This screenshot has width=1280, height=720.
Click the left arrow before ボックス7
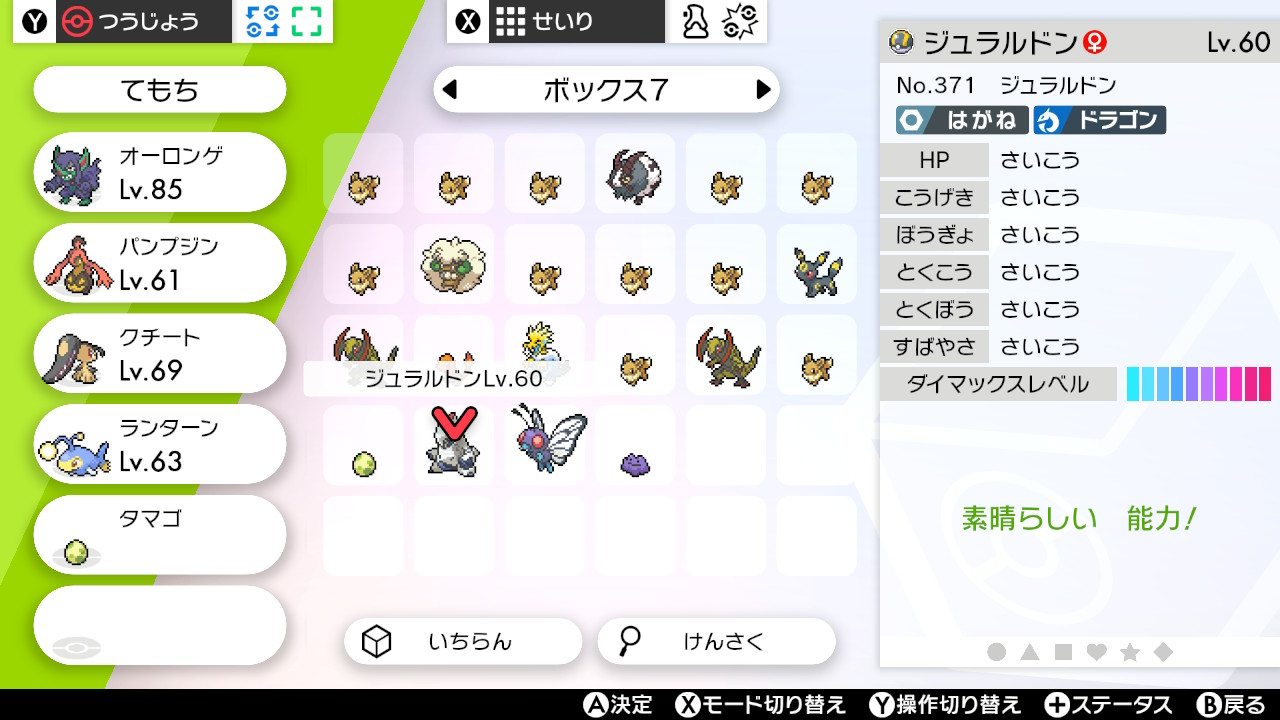[x=448, y=89]
